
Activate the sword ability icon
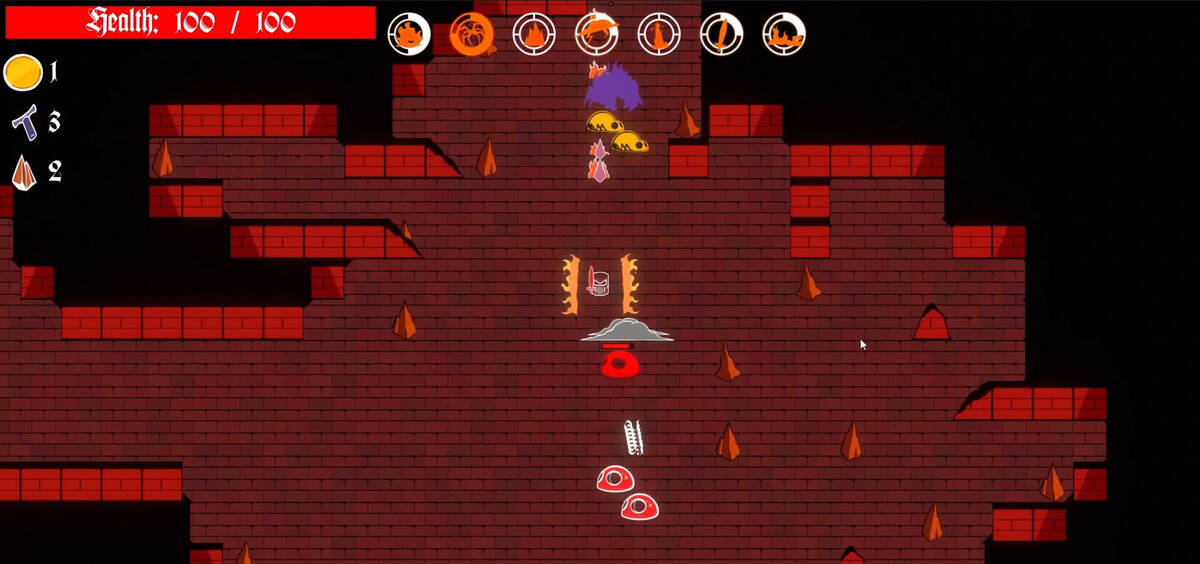[x=721, y=34]
